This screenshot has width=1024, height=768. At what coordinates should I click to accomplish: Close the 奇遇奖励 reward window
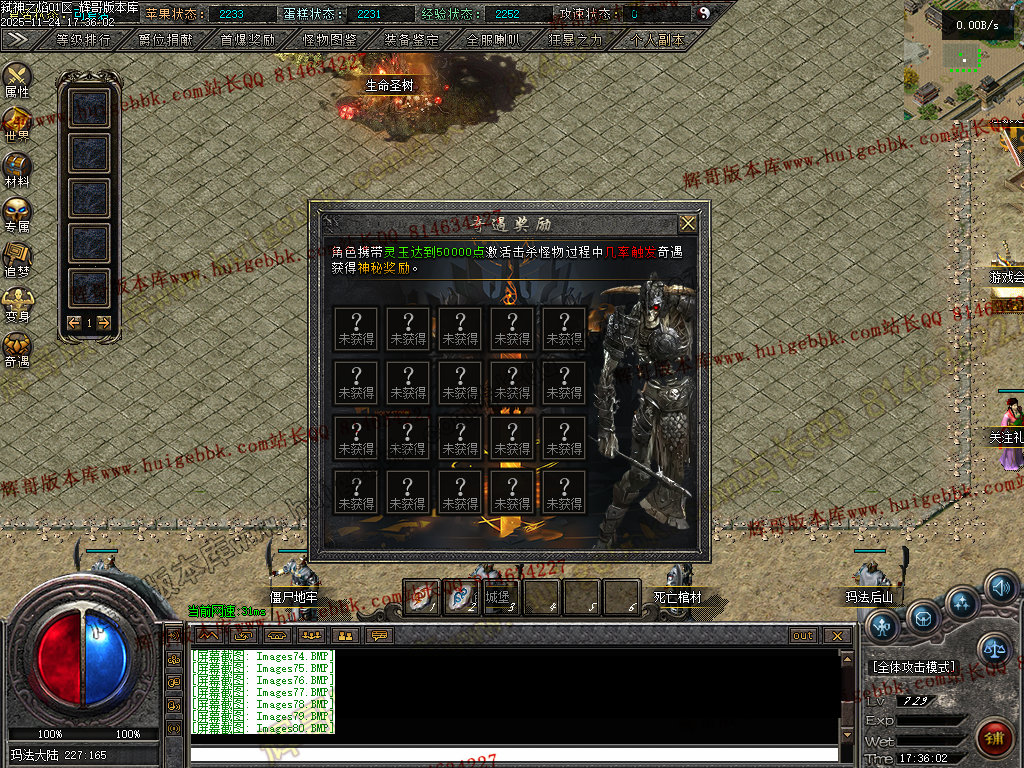[x=687, y=224]
